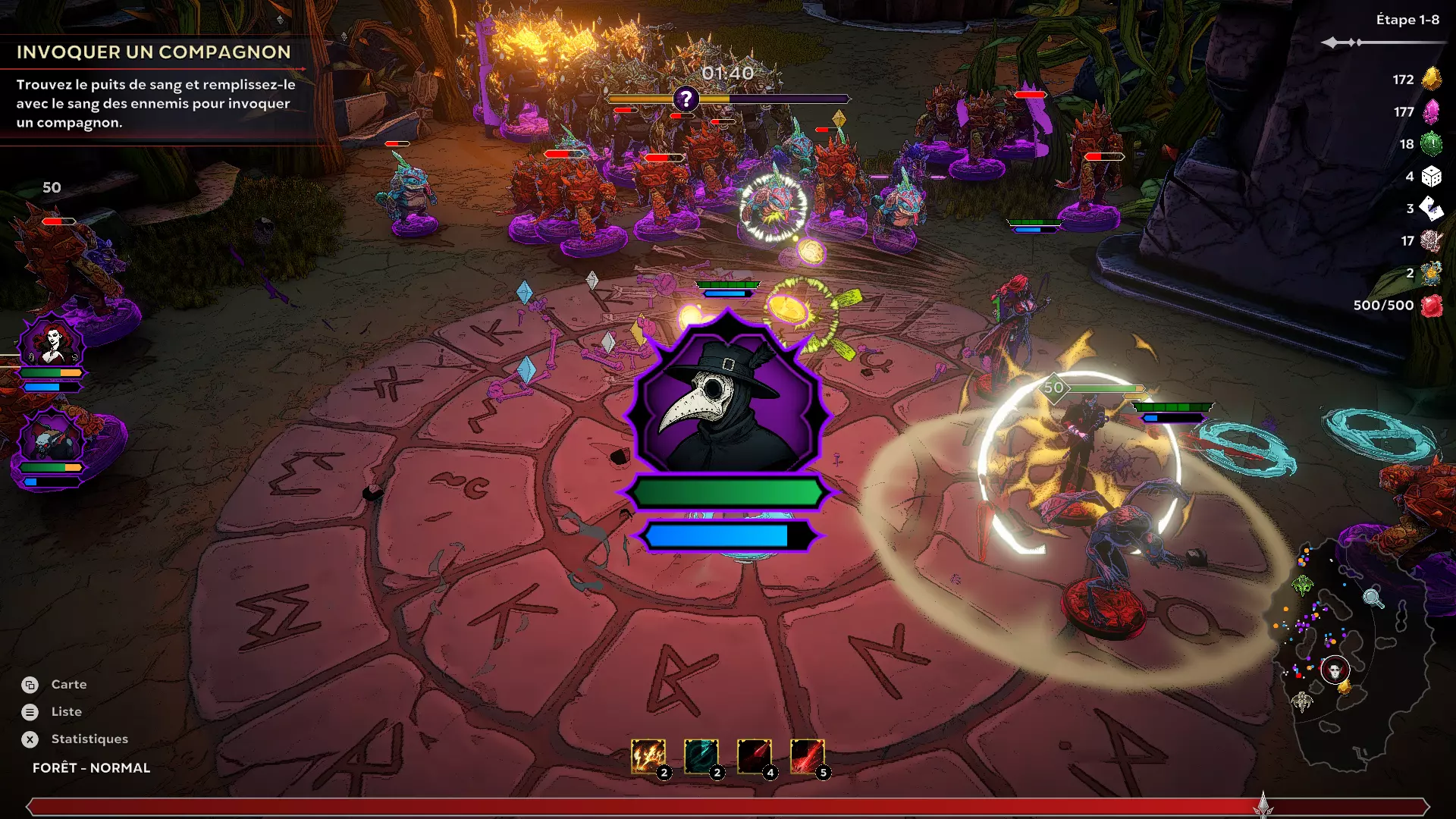Click the magnifying glass on the minimap
Viewport: 1456px width, 819px height.
tap(1373, 598)
